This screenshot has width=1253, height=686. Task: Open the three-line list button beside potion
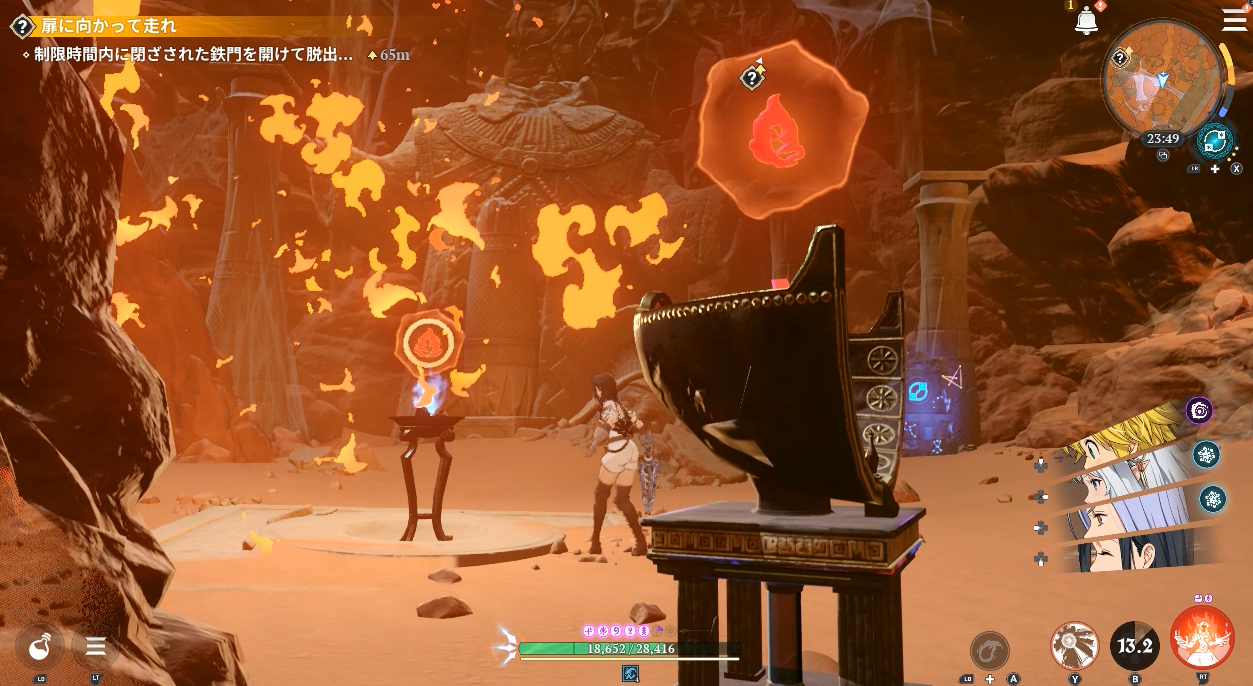pos(96,646)
